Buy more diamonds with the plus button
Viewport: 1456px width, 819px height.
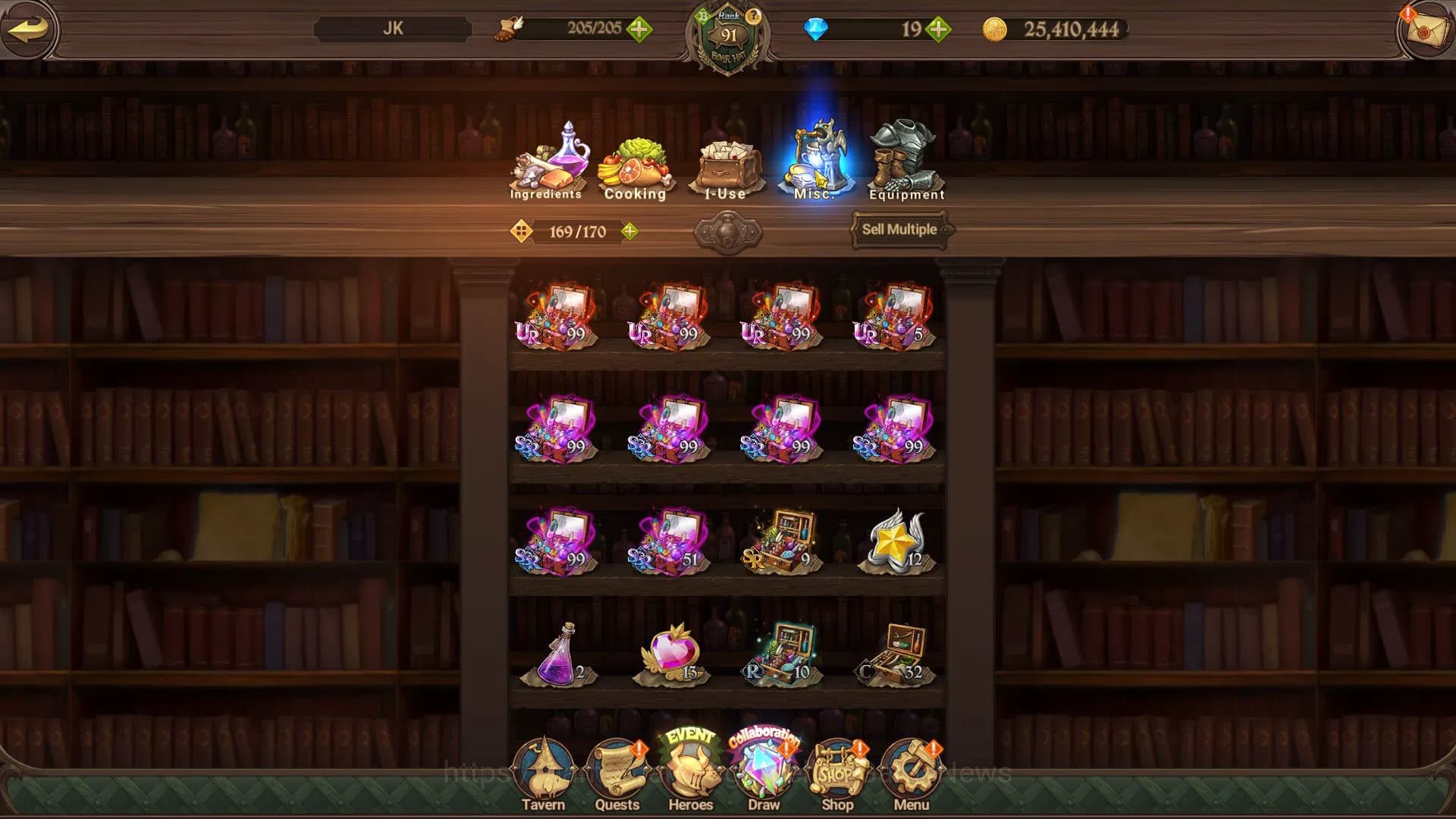click(x=938, y=30)
